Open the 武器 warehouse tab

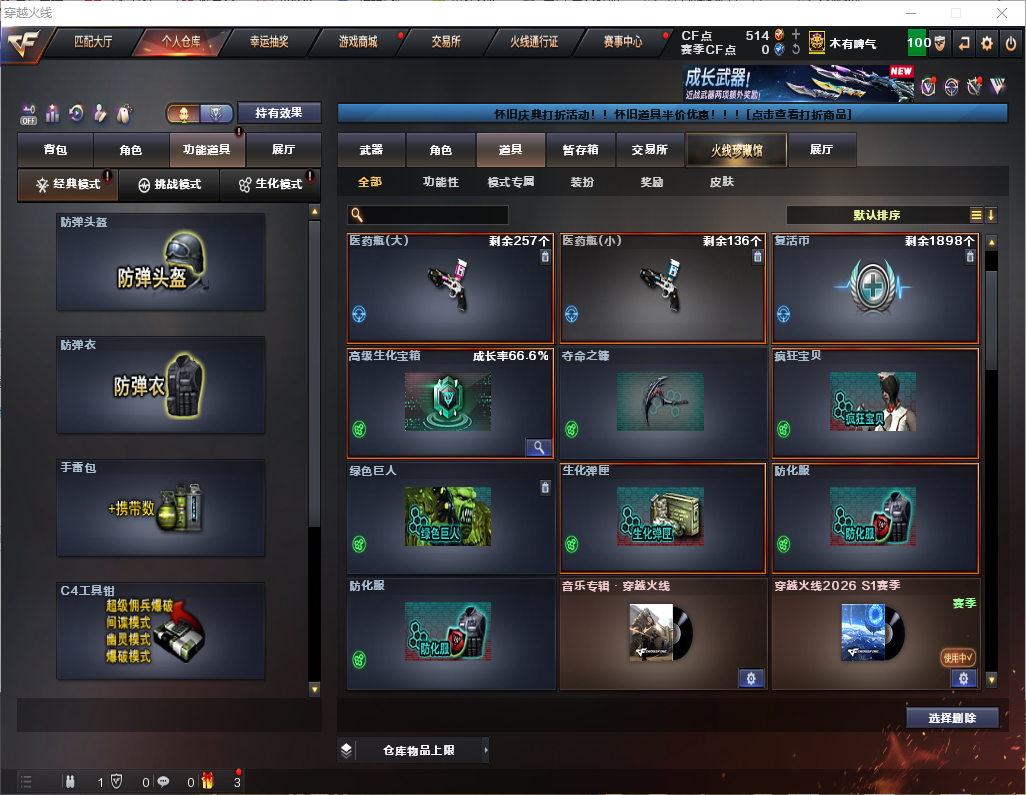371,150
